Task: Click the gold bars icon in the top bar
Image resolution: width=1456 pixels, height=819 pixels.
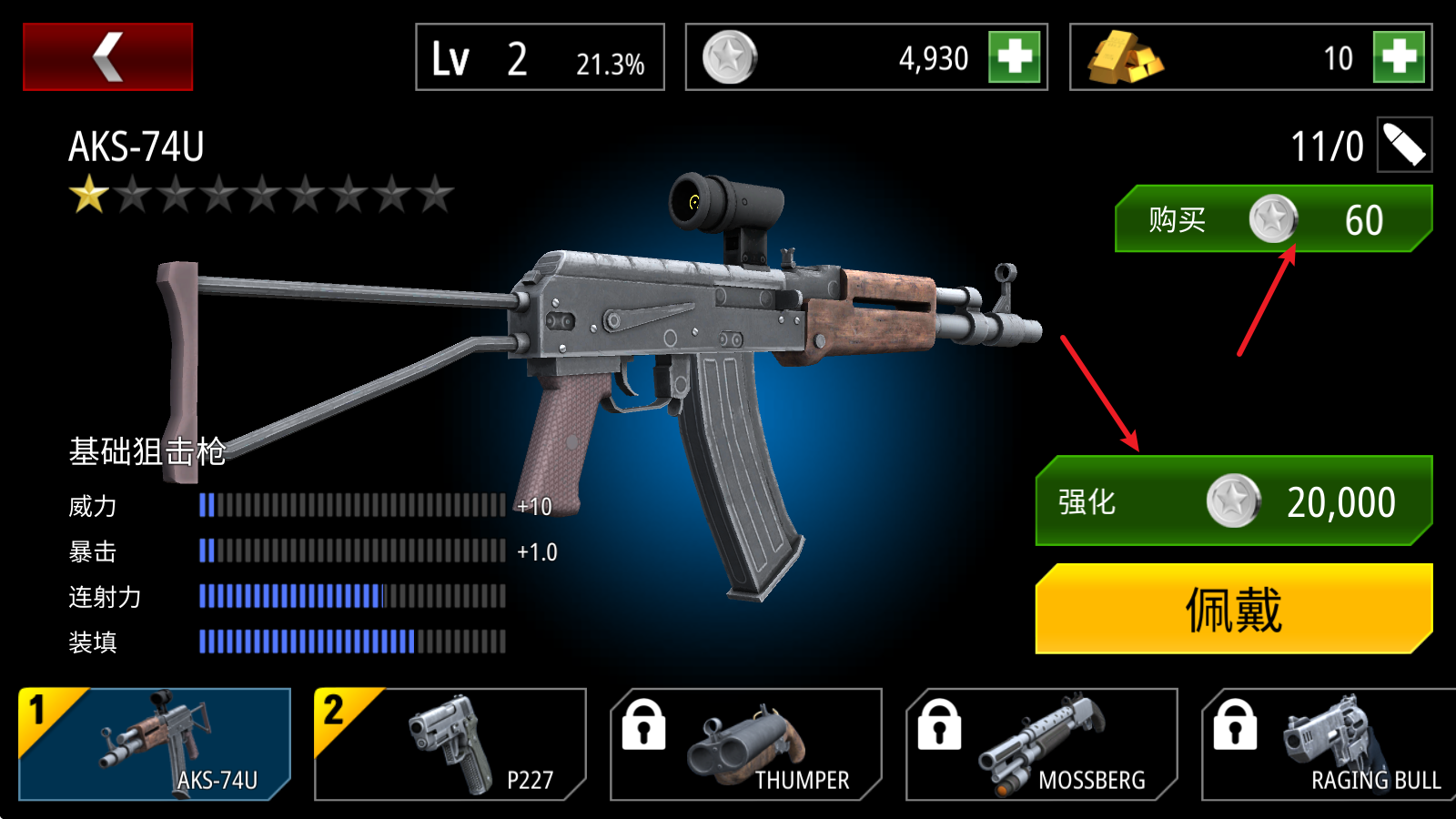Action: (1126, 56)
